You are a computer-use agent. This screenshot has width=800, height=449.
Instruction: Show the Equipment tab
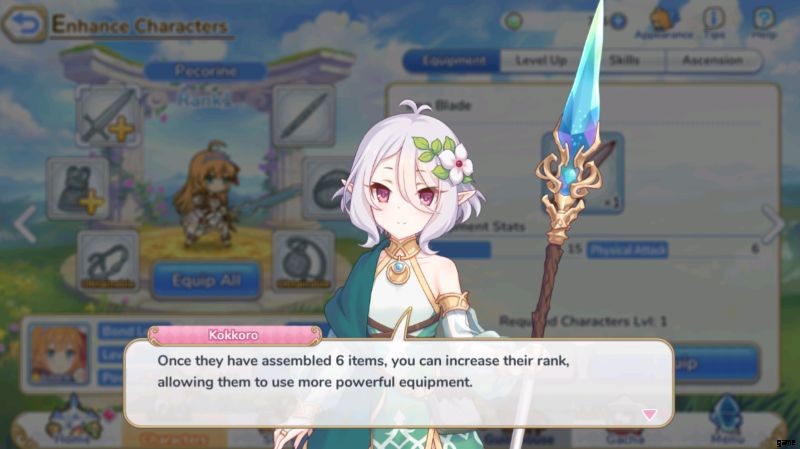click(453, 61)
